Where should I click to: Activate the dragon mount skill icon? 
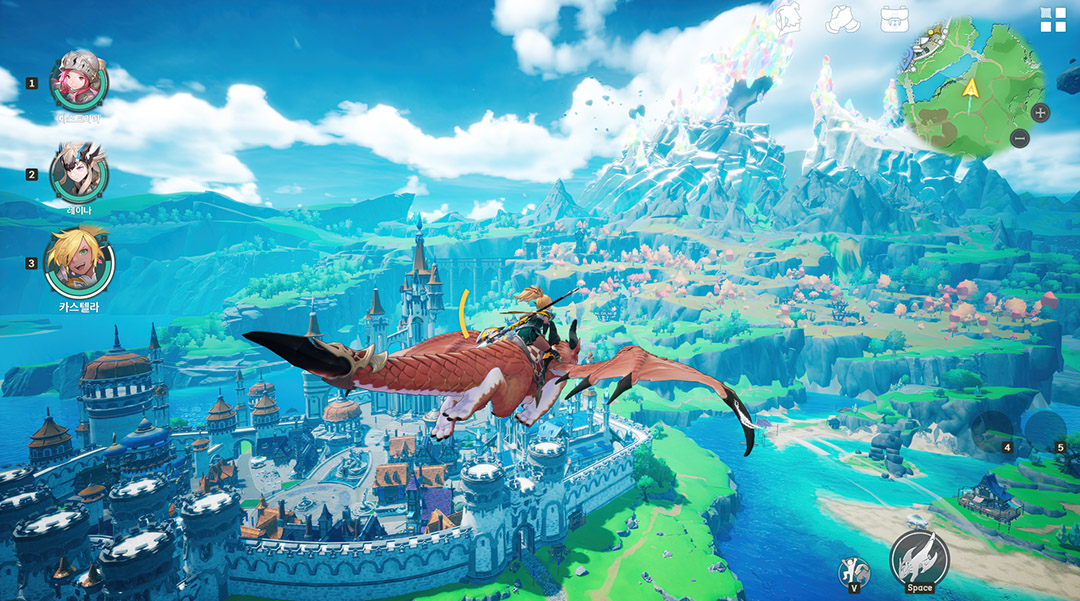[x=919, y=558]
